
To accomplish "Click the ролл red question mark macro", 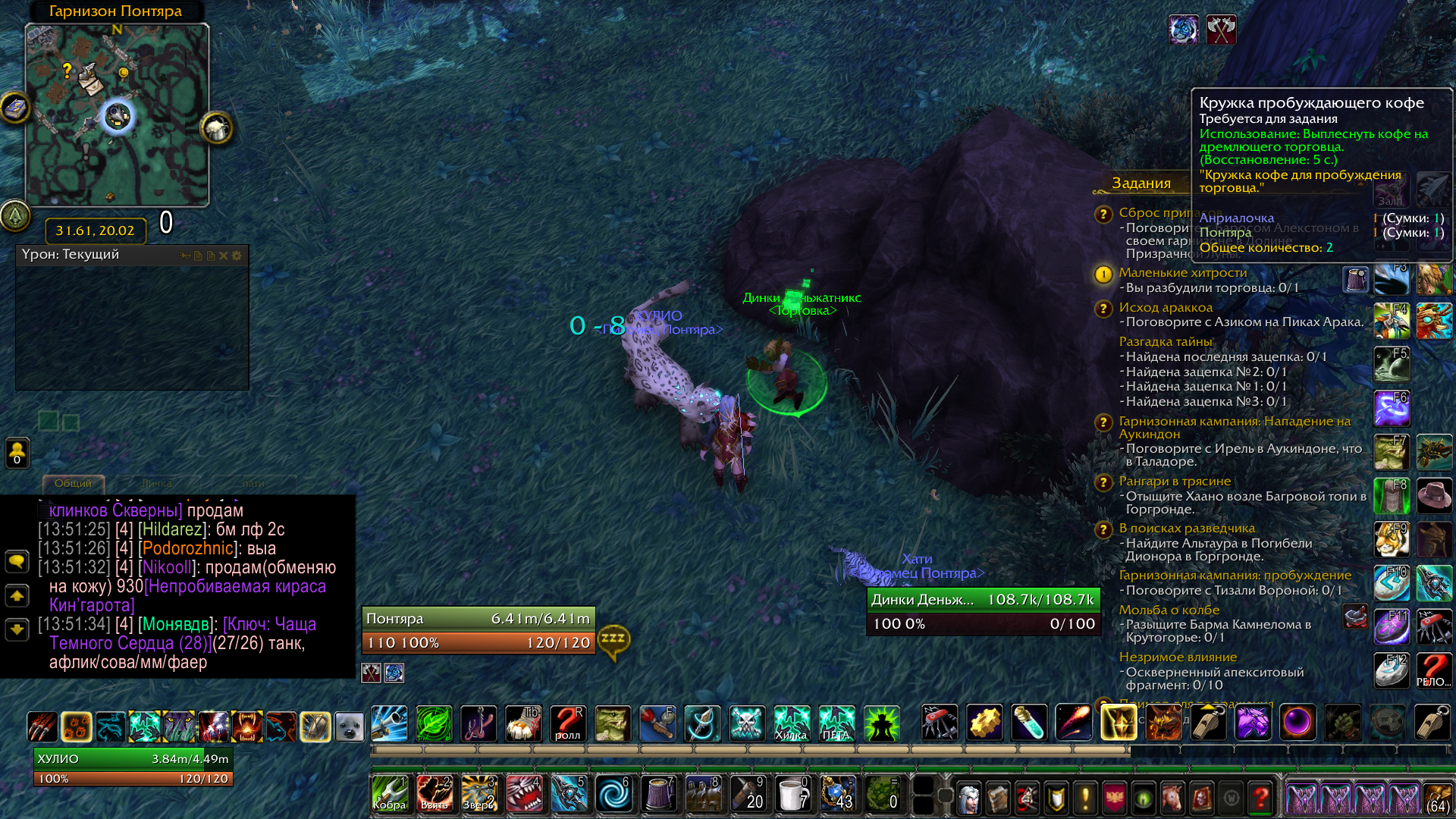I will pyautogui.click(x=567, y=723).
